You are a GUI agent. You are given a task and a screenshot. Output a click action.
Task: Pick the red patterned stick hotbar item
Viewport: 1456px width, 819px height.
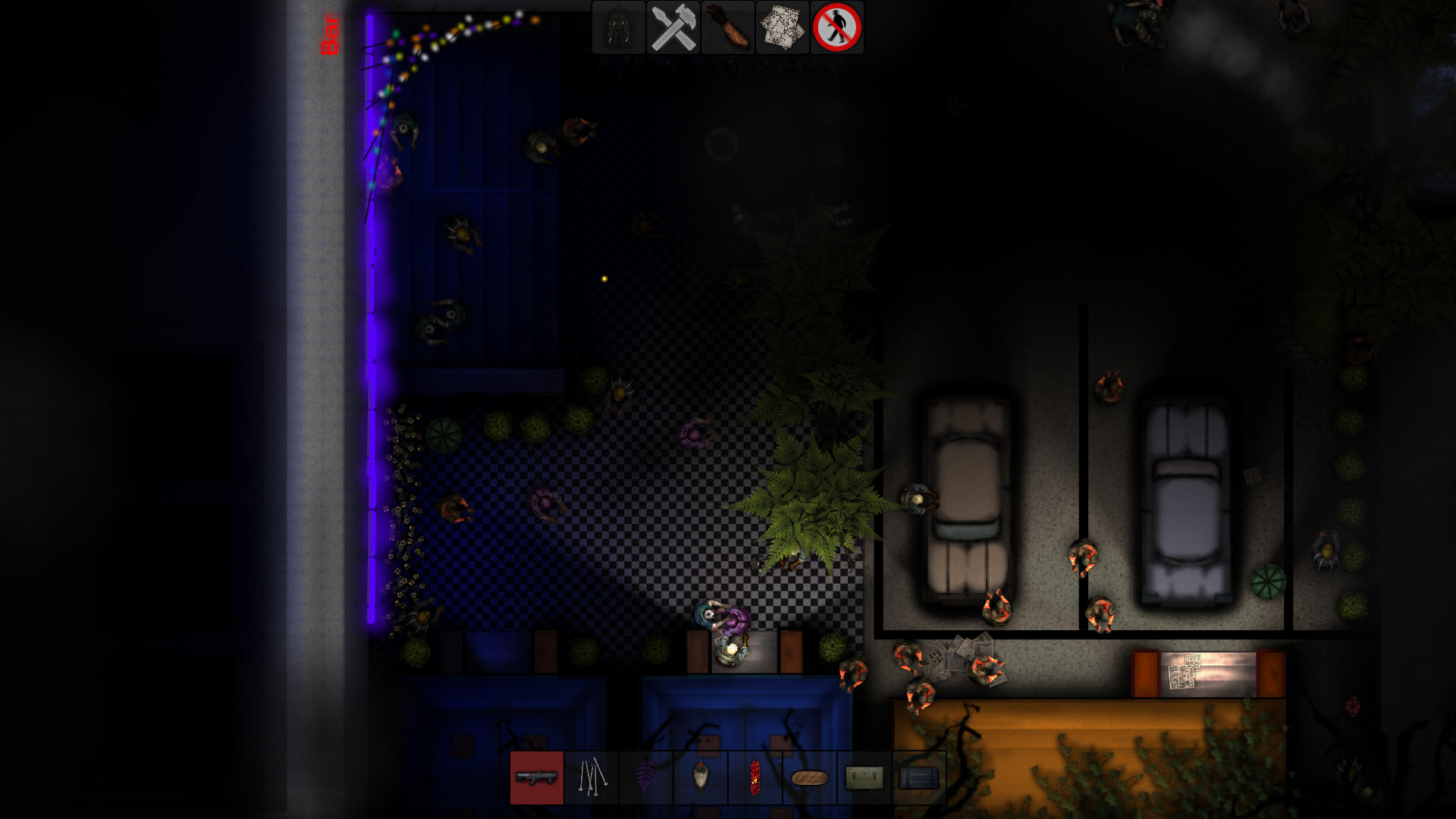point(755,777)
